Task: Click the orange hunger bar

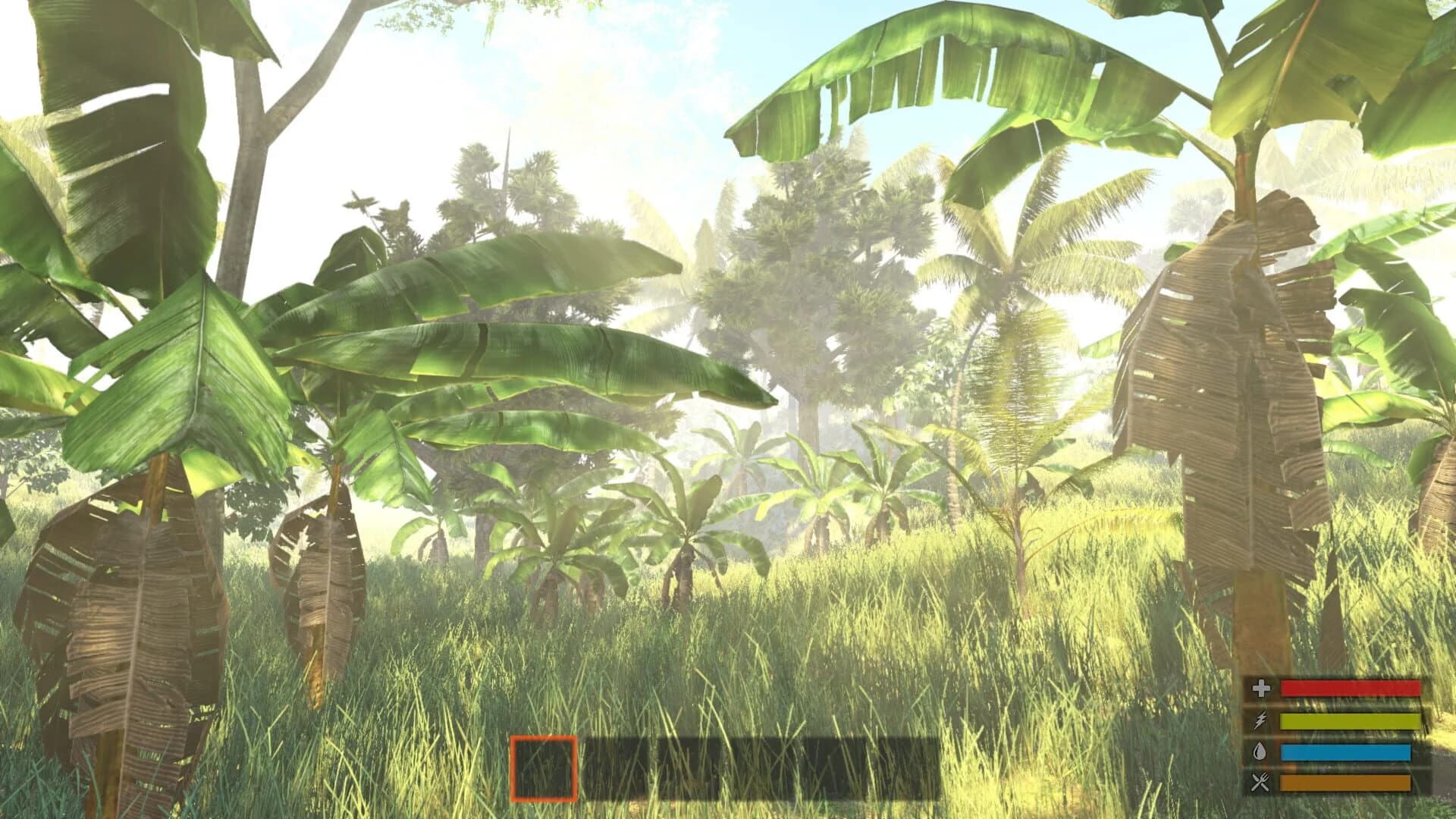Action: point(1346,783)
